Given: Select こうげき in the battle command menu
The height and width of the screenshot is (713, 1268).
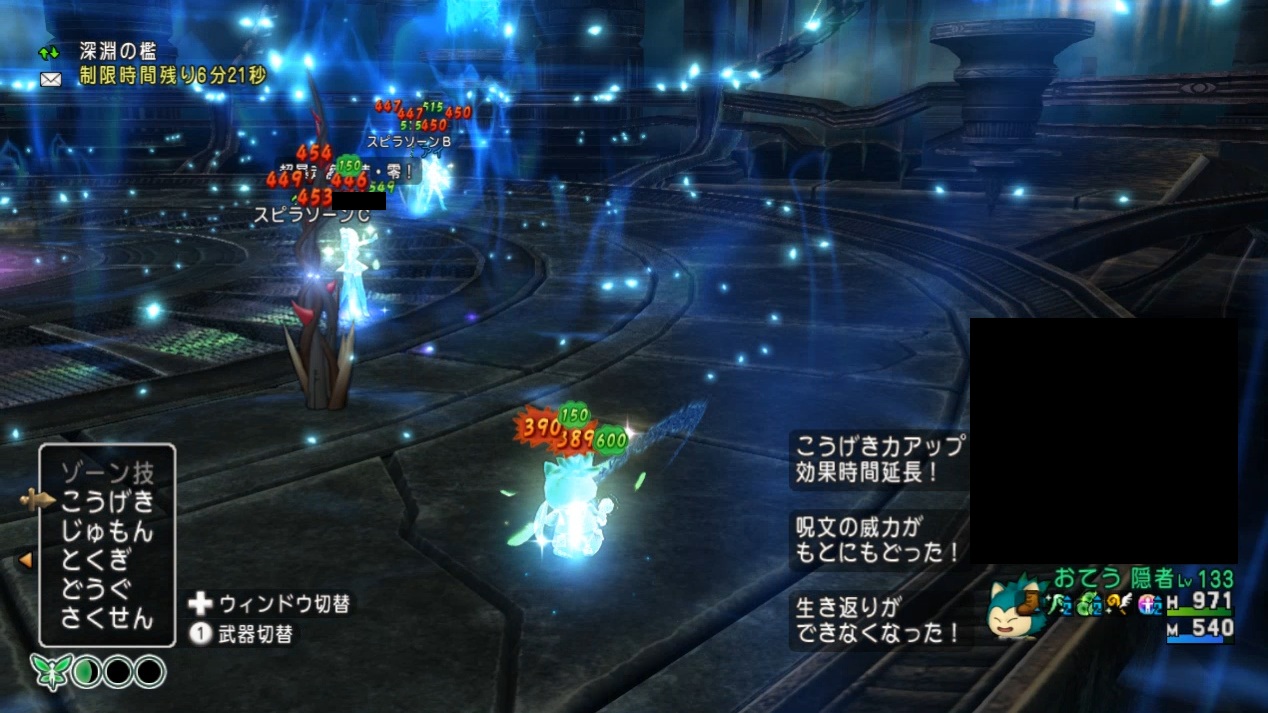Looking at the screenshot, I should [x=107, y=502].
